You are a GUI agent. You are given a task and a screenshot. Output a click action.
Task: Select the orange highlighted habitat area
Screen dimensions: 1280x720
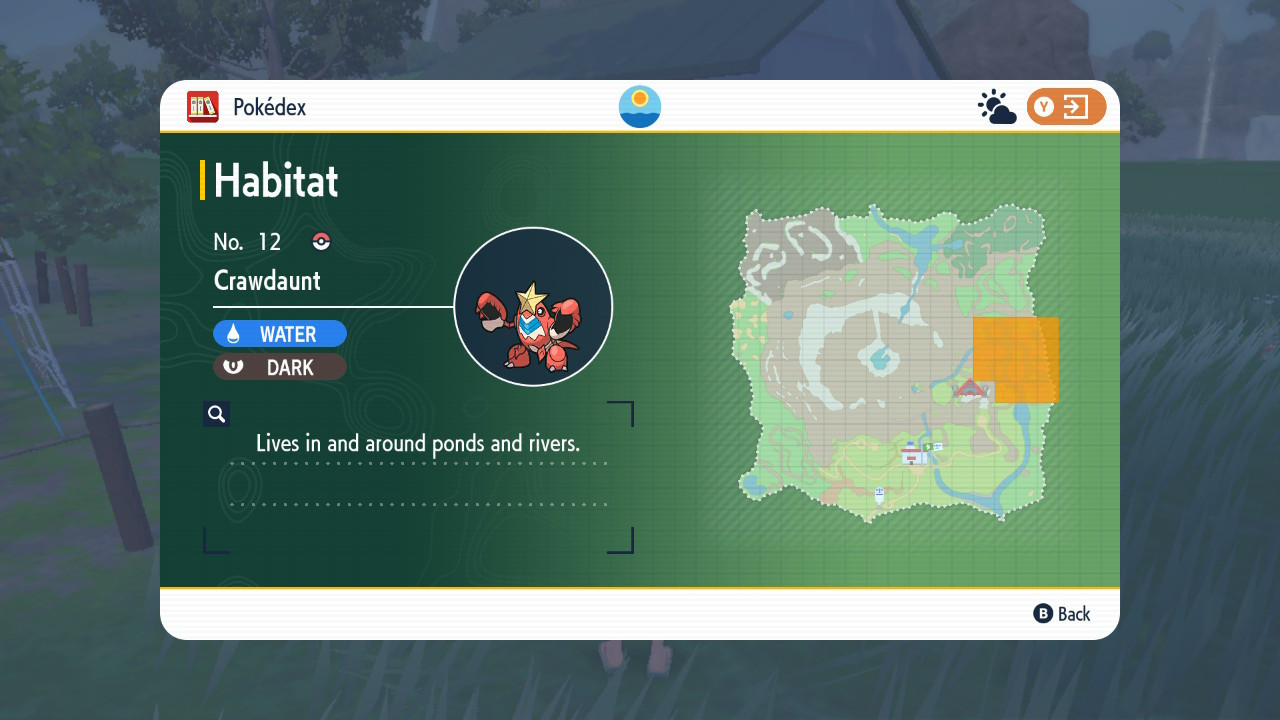click(1018, 358)
